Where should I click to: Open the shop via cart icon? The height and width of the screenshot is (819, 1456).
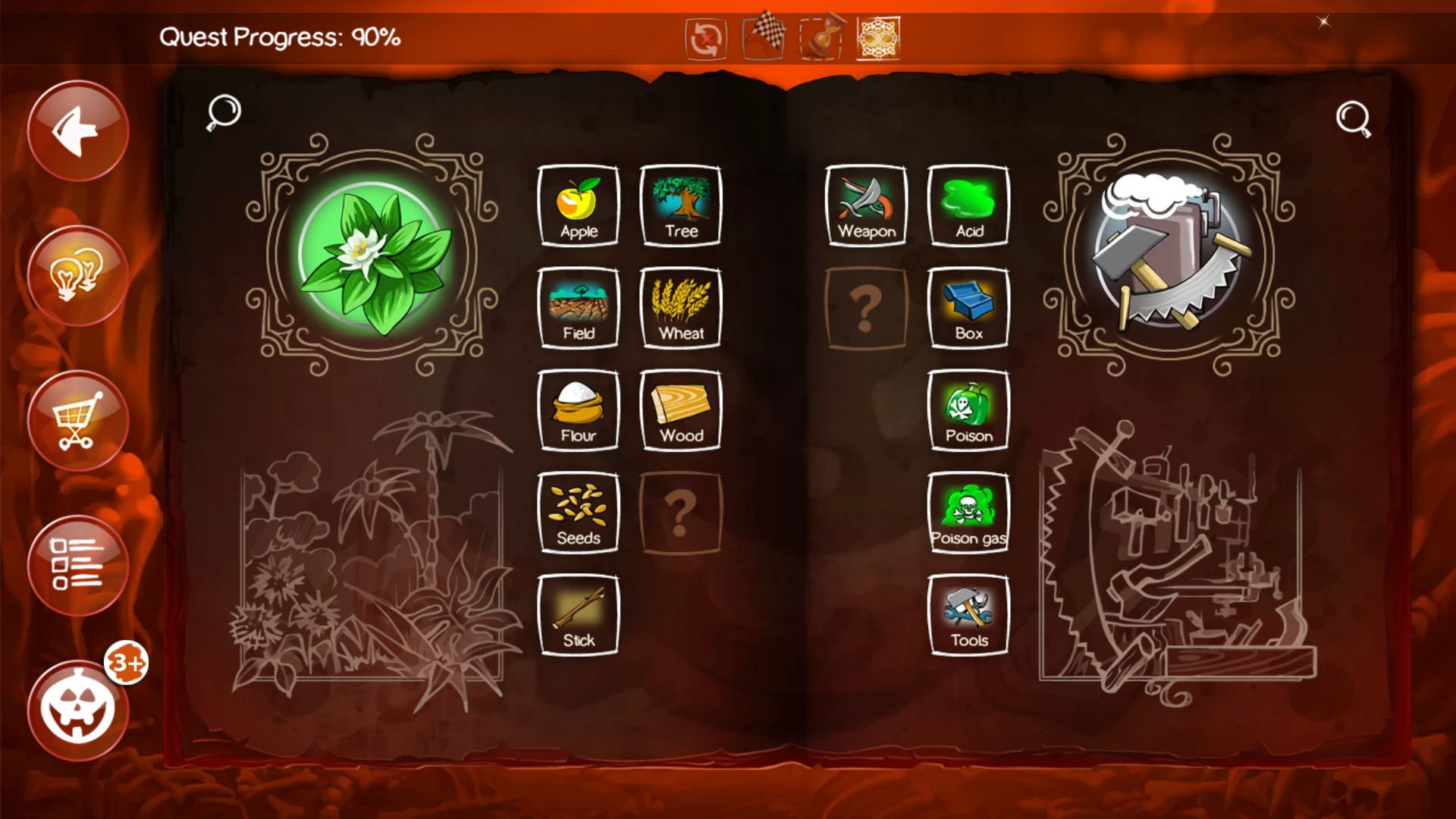pos(77,421)
